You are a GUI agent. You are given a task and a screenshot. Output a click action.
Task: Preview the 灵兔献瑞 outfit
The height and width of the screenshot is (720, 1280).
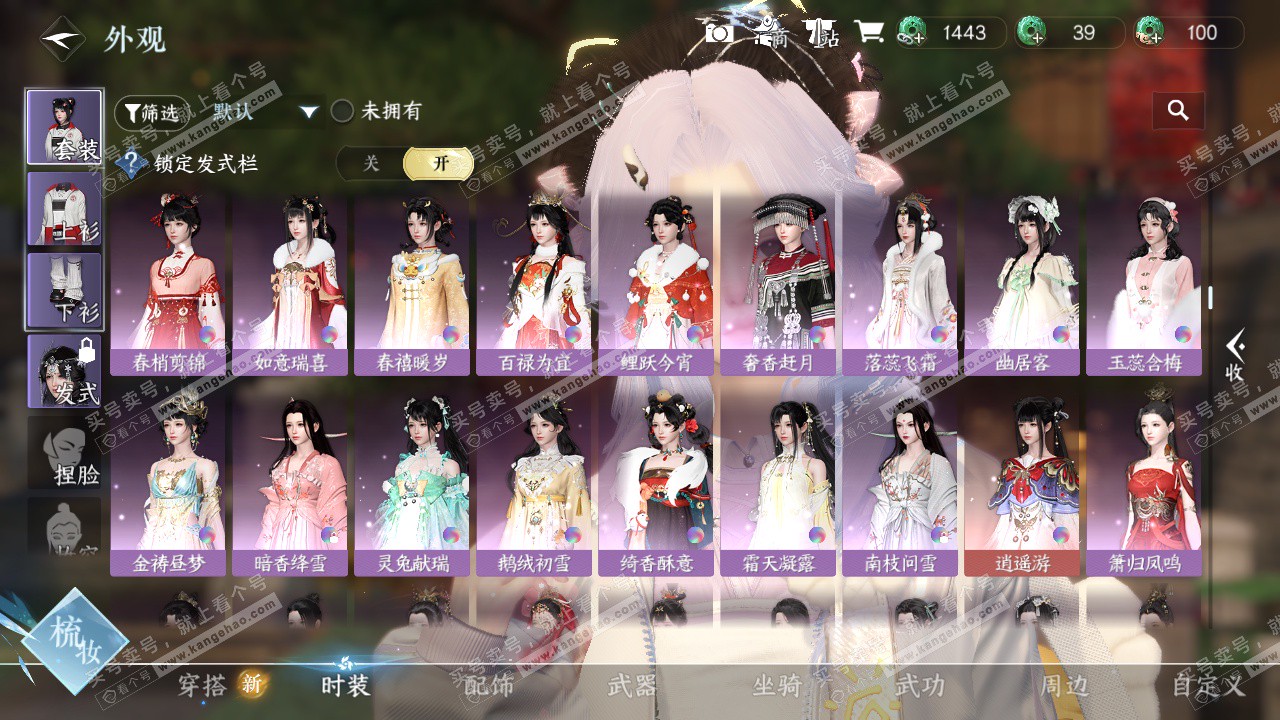pyautogui.click(x=412, y=485)
